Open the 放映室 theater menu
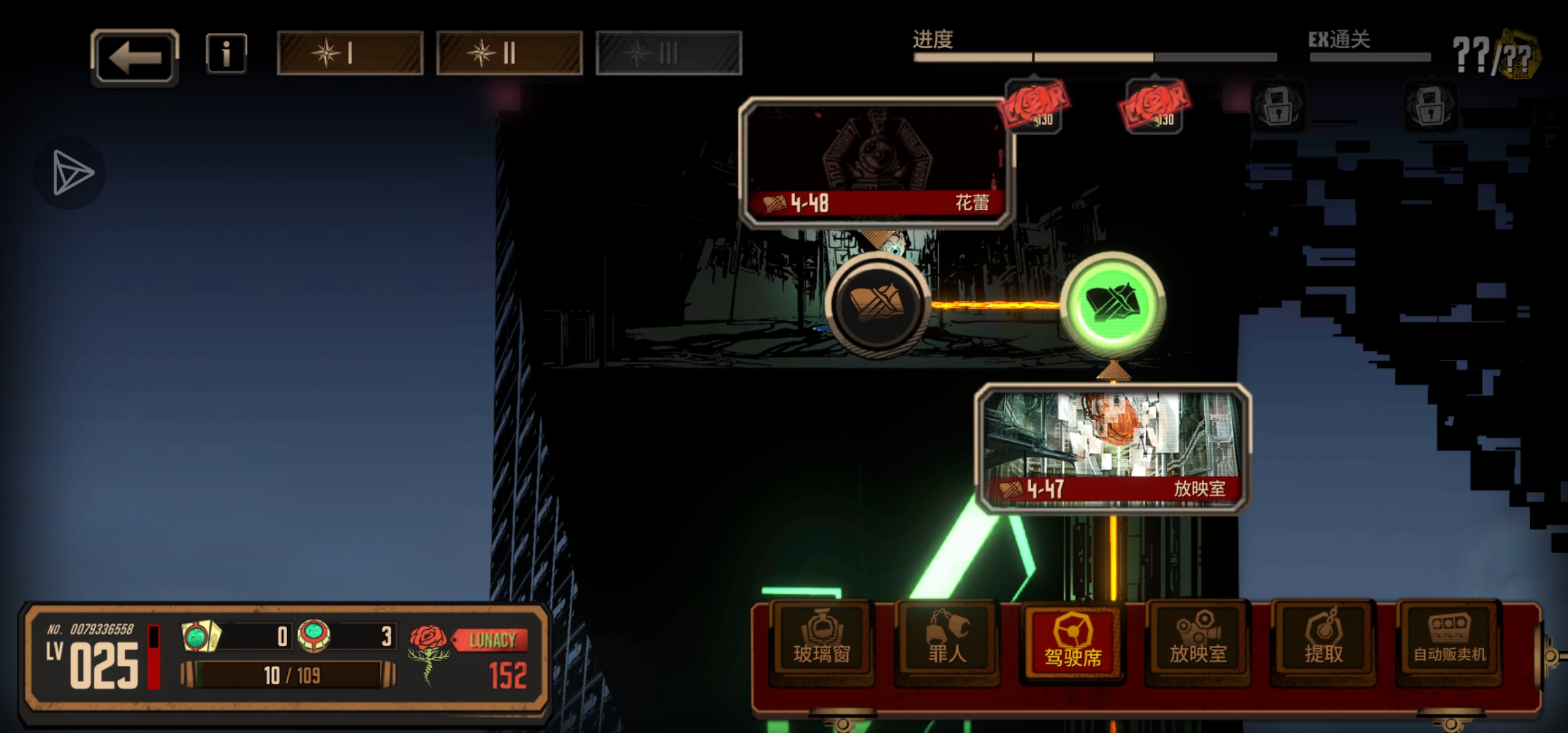Image resolution: width=1568 pixels, height=733 pixels. click(x=1198, y=641)
